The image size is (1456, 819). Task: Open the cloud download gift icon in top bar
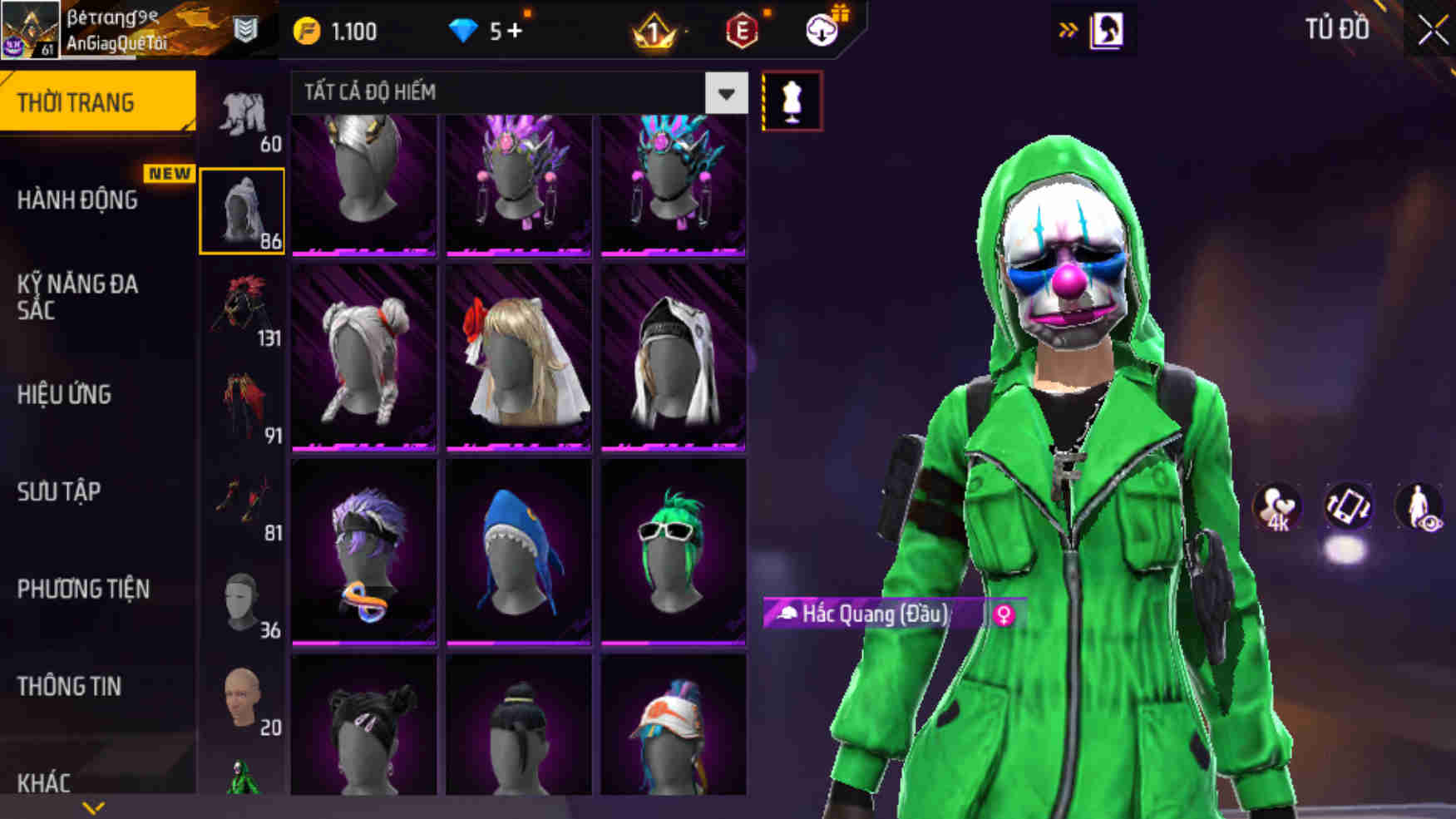(x=820, y=29)
